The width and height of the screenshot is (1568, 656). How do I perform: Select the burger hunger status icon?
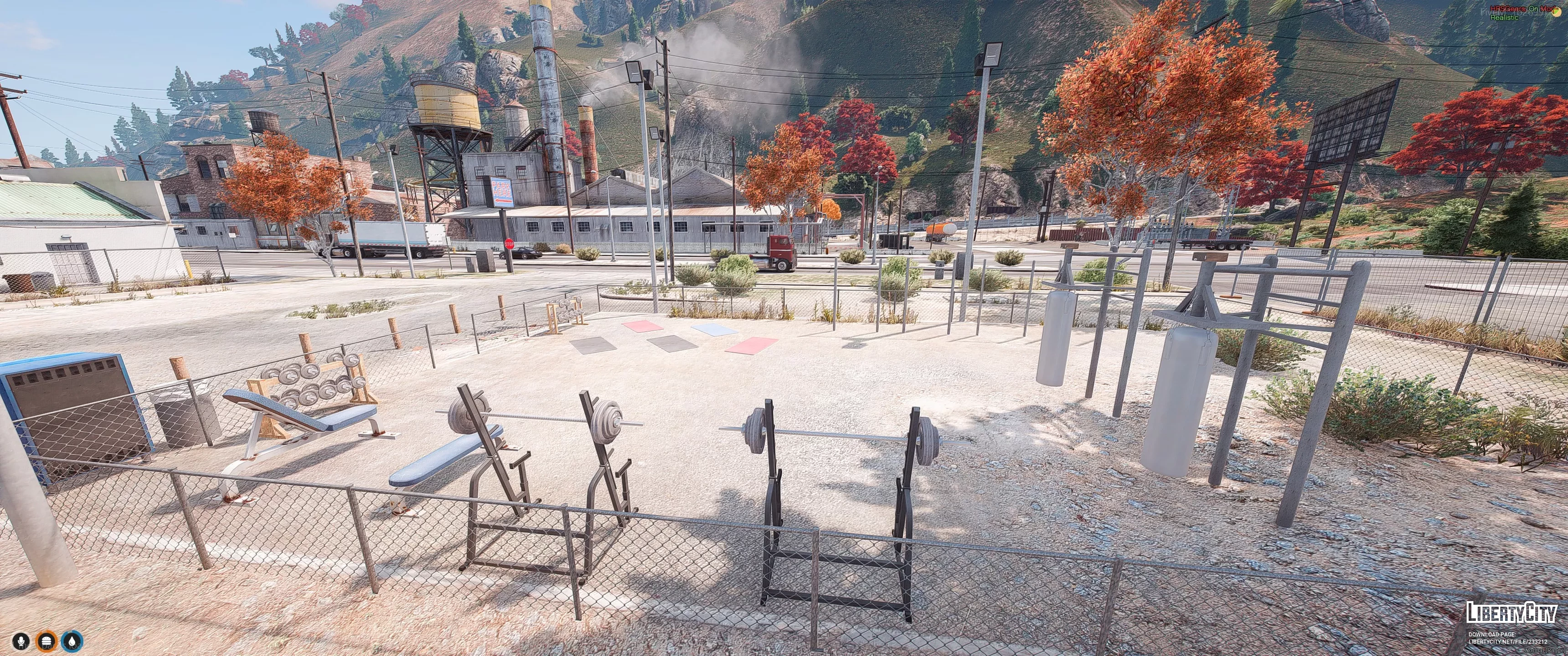coord(47,641)
